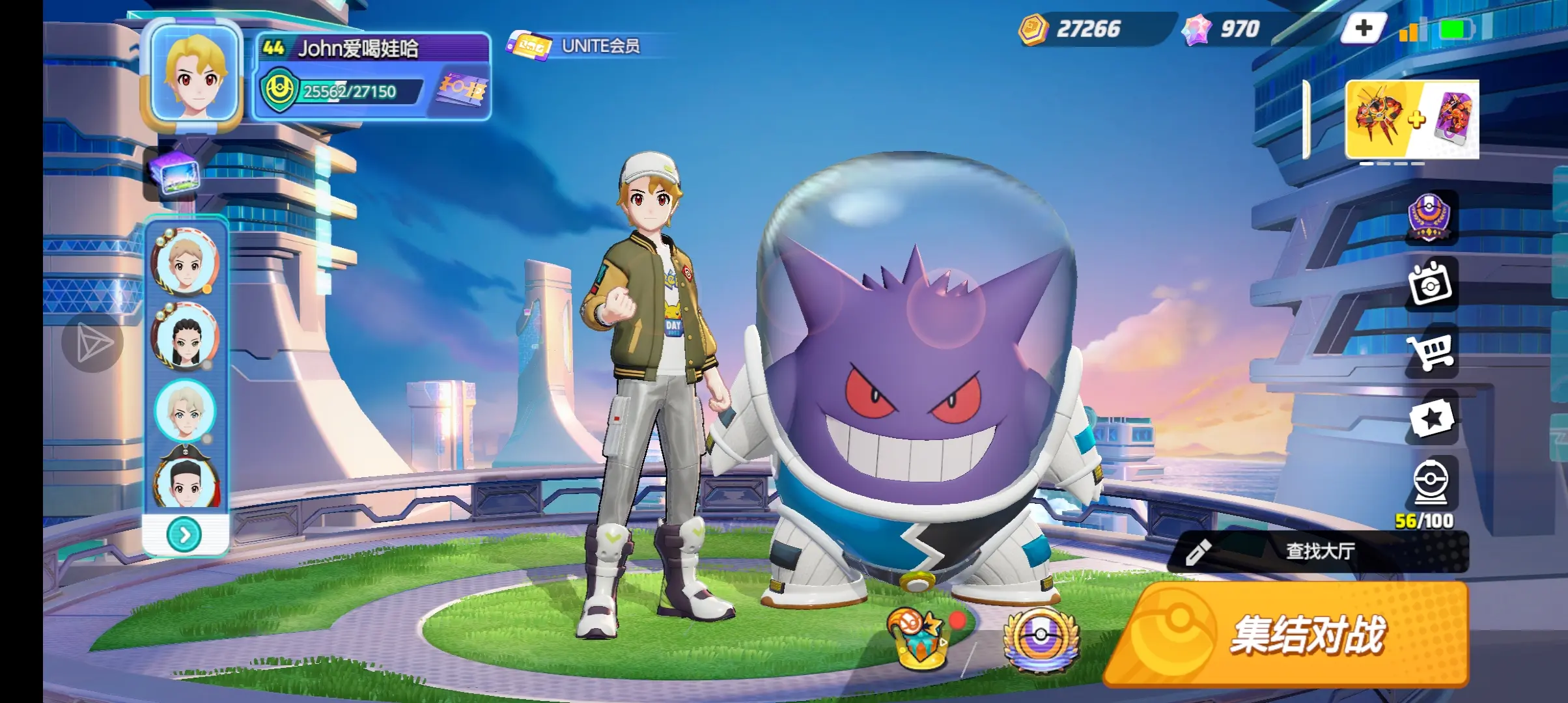
Task: Open the calendar events icon
Action: pos(1431,284)
